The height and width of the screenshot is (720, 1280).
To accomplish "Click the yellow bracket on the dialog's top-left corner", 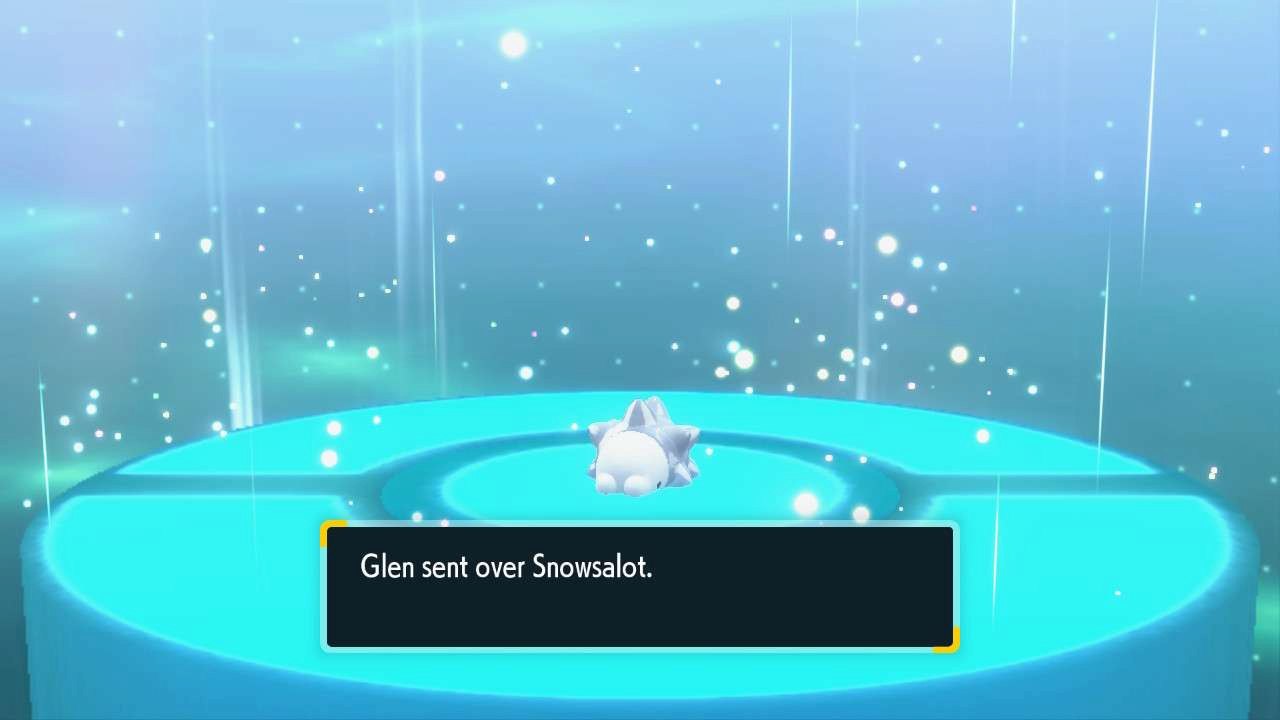I will click(330, 530).
